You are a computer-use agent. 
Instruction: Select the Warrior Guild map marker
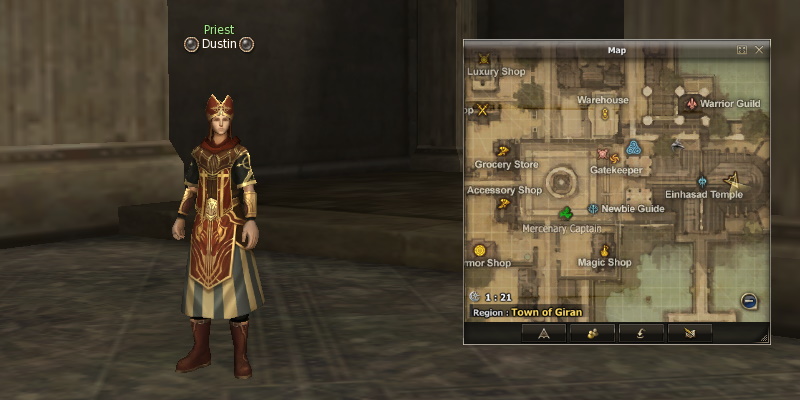click(x=691, y=103)
